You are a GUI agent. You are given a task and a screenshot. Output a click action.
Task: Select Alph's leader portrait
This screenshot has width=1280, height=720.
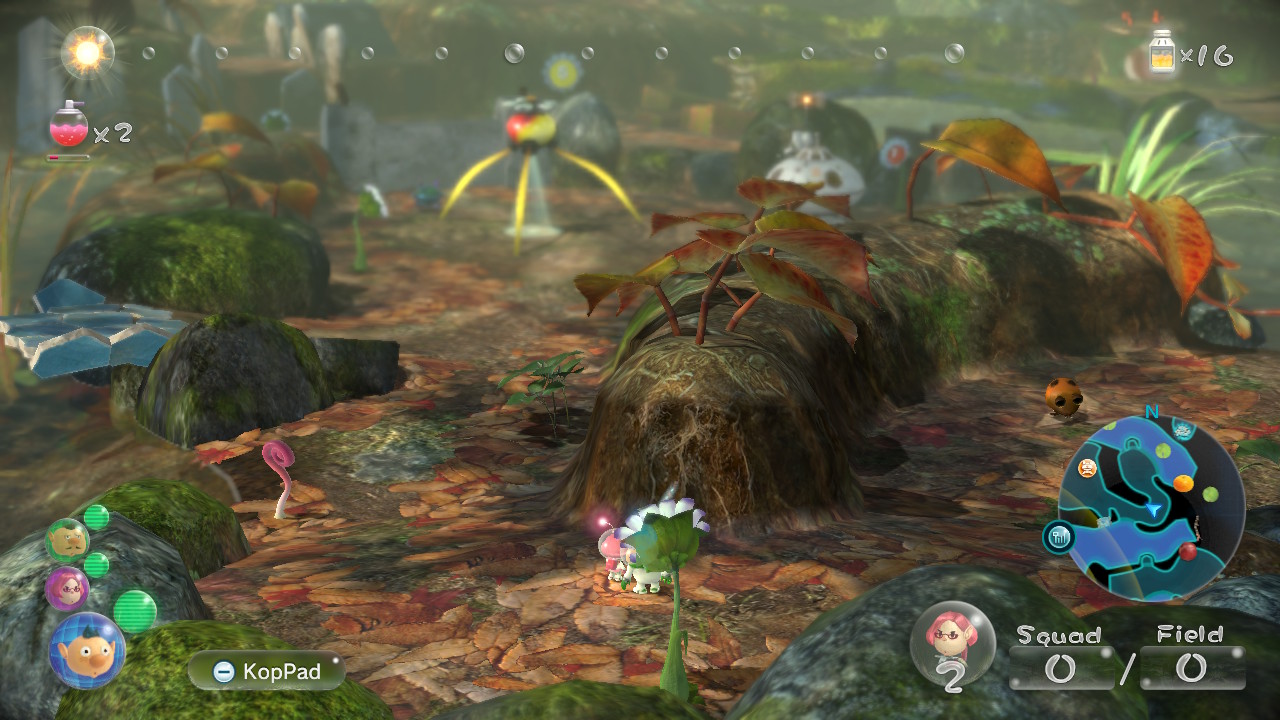point(87,650)
